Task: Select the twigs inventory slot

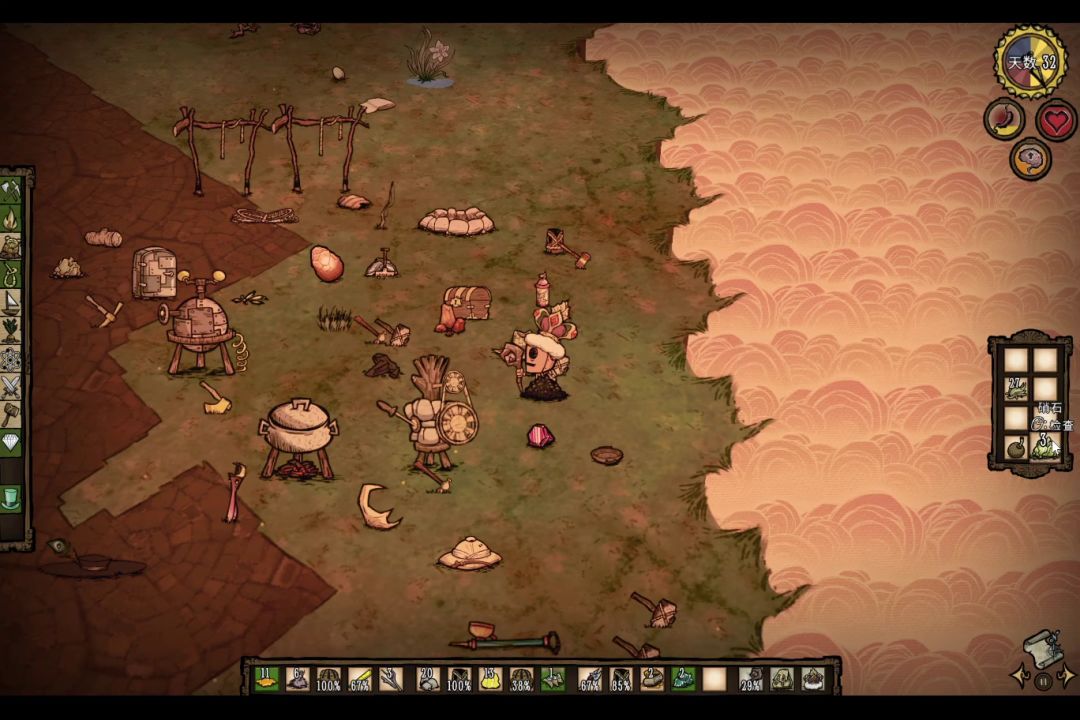Action: (391, 679)
